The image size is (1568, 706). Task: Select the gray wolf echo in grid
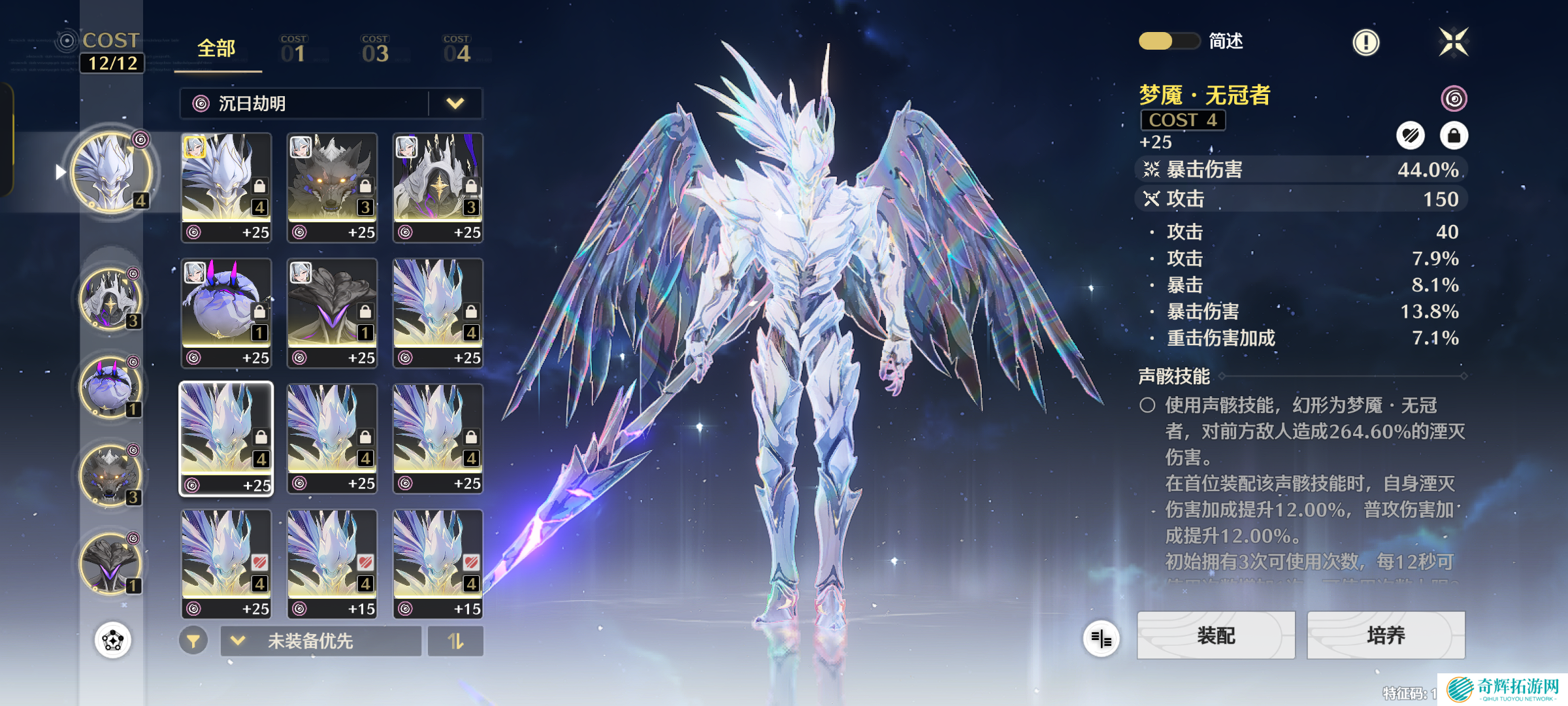[x=332, y=186]
